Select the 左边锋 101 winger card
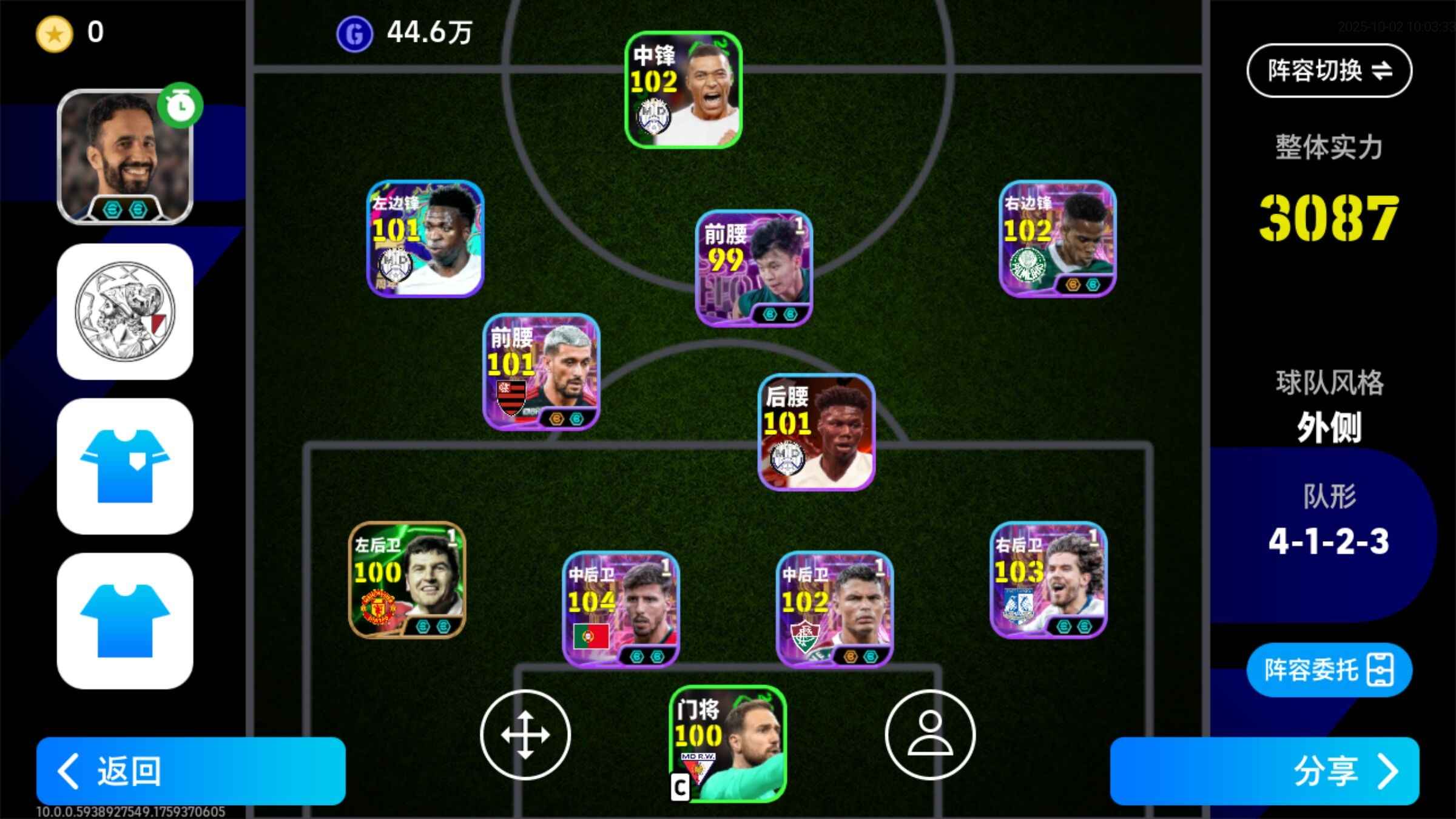The width and height of the screenshot is (1456, 819). (x=425, y=238)
